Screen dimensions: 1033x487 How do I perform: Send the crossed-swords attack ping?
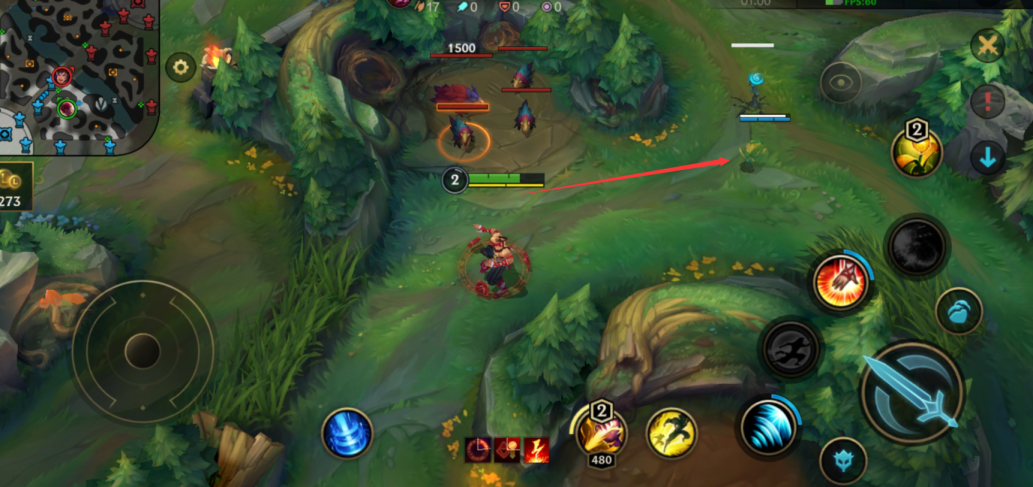[x=988, y=45]
